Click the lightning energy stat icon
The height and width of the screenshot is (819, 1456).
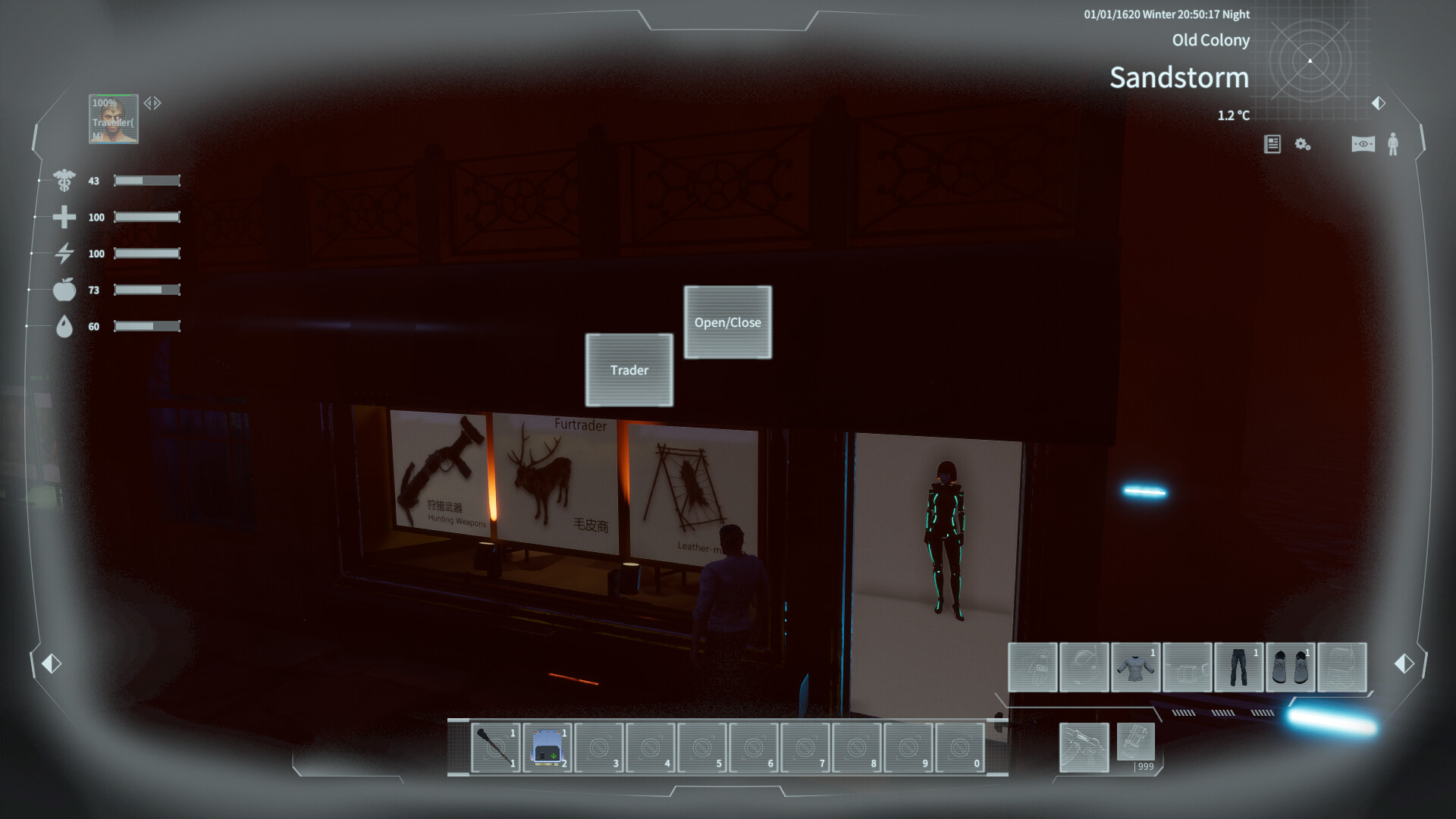point(65,253)
